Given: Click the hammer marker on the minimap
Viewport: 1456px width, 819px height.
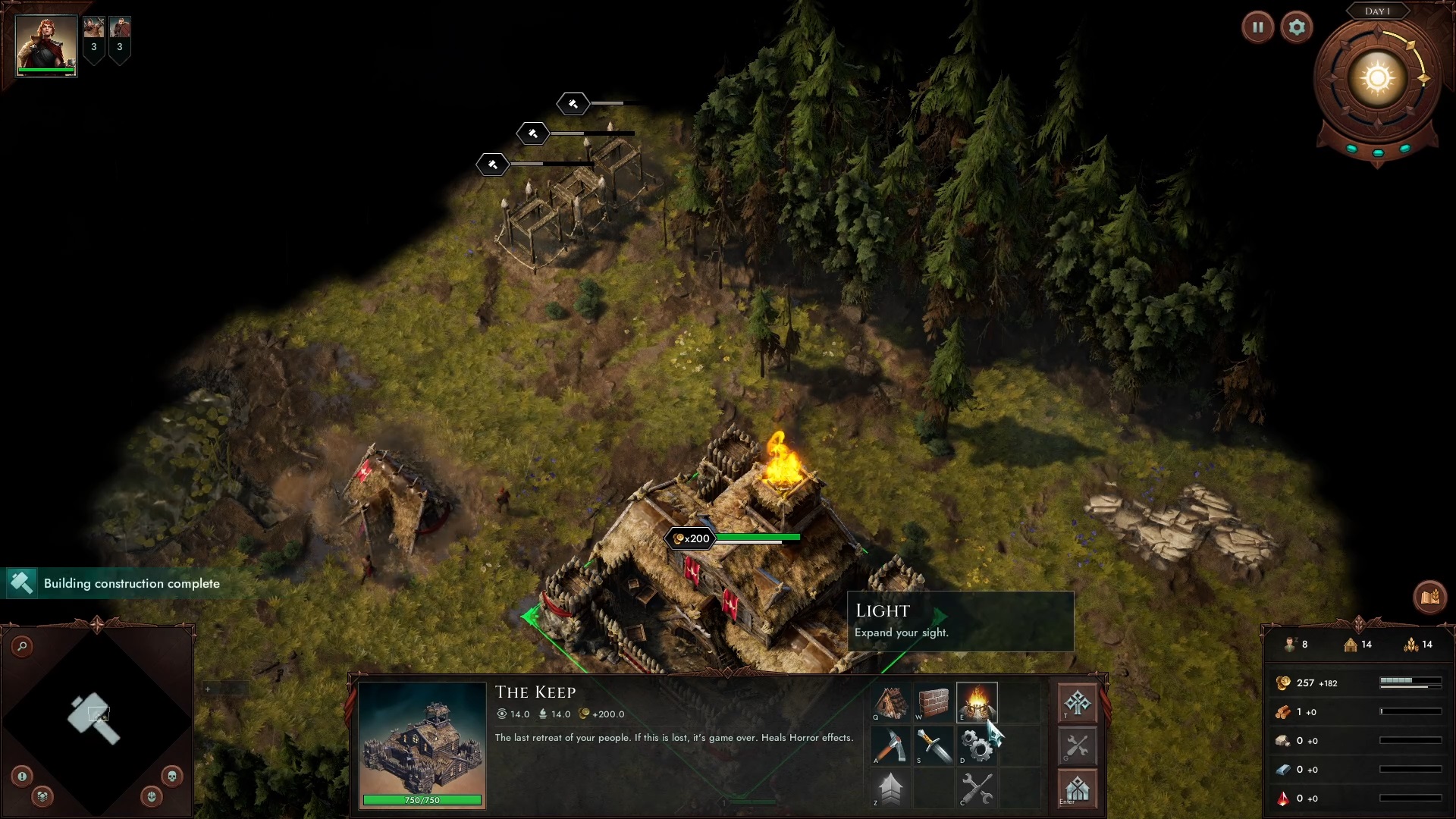Looking at the screenshot, I should click(x=94, y=717).
